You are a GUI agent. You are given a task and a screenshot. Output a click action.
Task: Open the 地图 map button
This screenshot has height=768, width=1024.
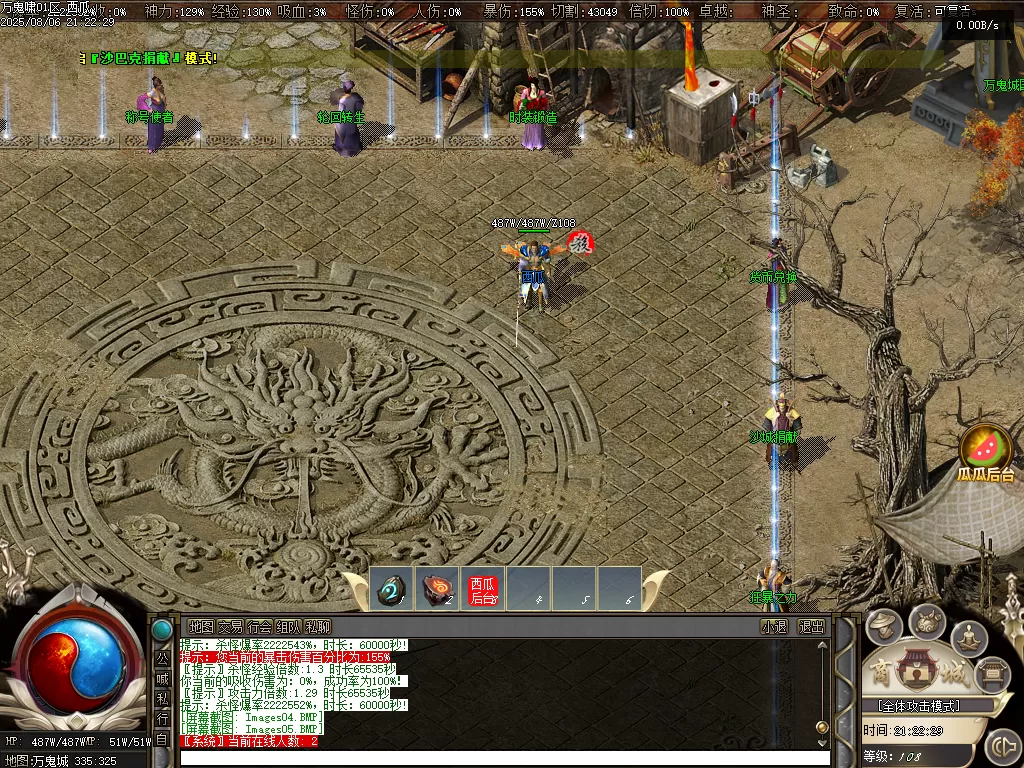coord(200,627)
